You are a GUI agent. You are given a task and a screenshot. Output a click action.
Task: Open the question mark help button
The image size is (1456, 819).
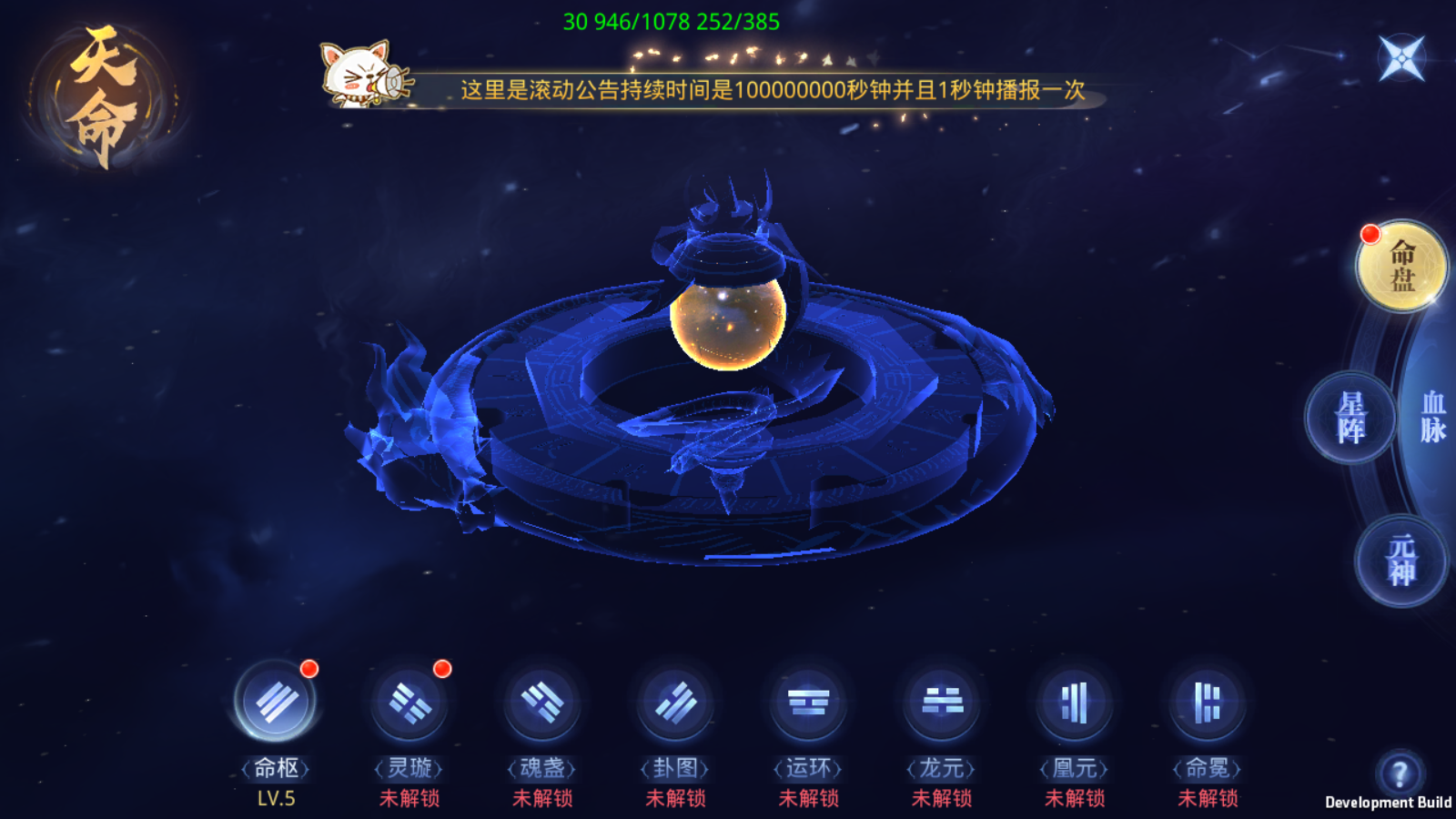click(1400, 774)
